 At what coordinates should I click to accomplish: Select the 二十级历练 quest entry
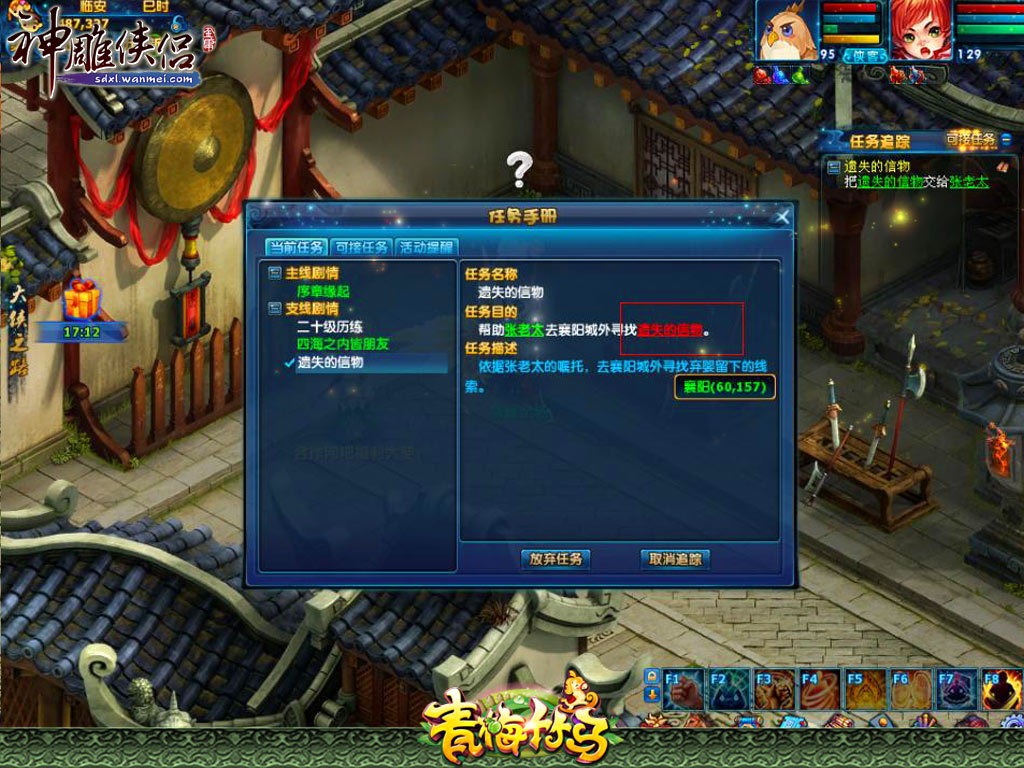329,327
